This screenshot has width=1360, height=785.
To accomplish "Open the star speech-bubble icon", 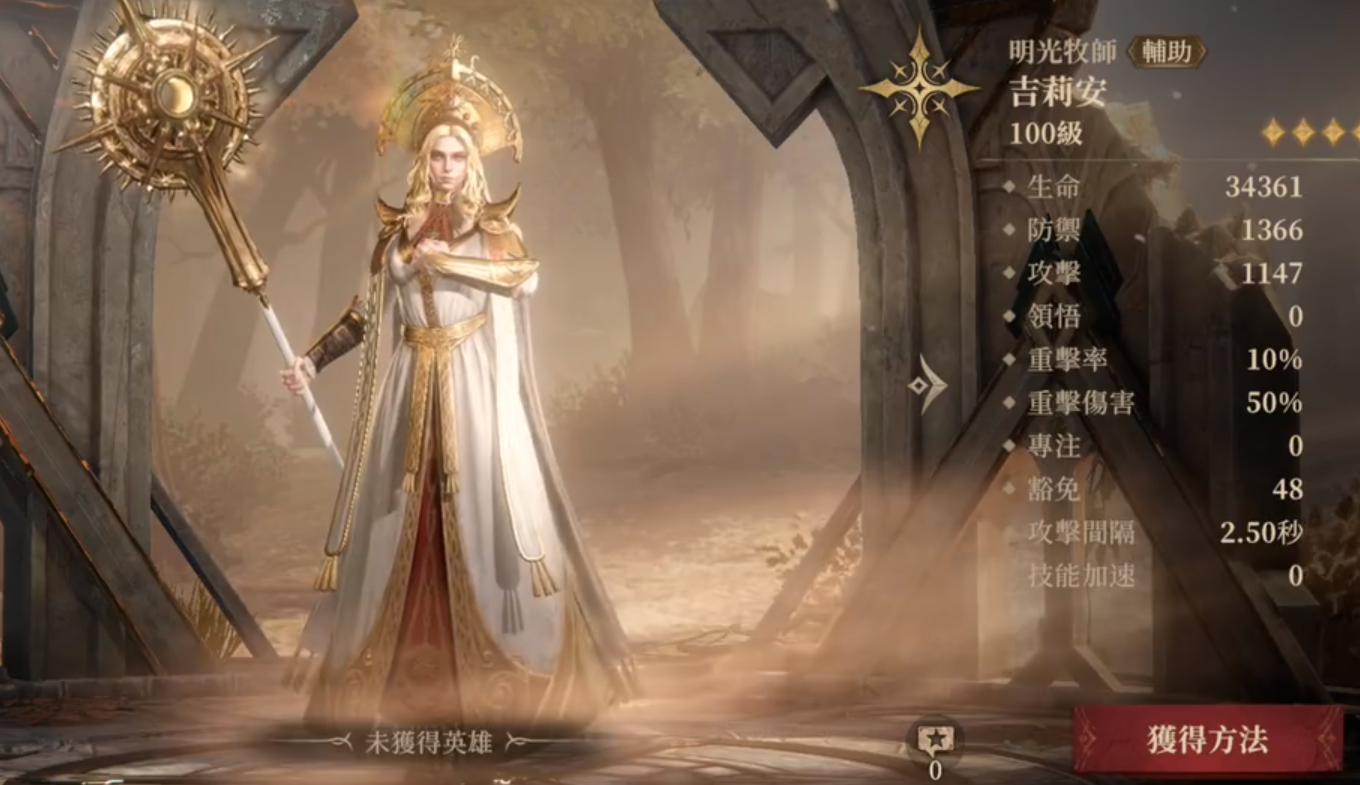I will tap(935, 740).
